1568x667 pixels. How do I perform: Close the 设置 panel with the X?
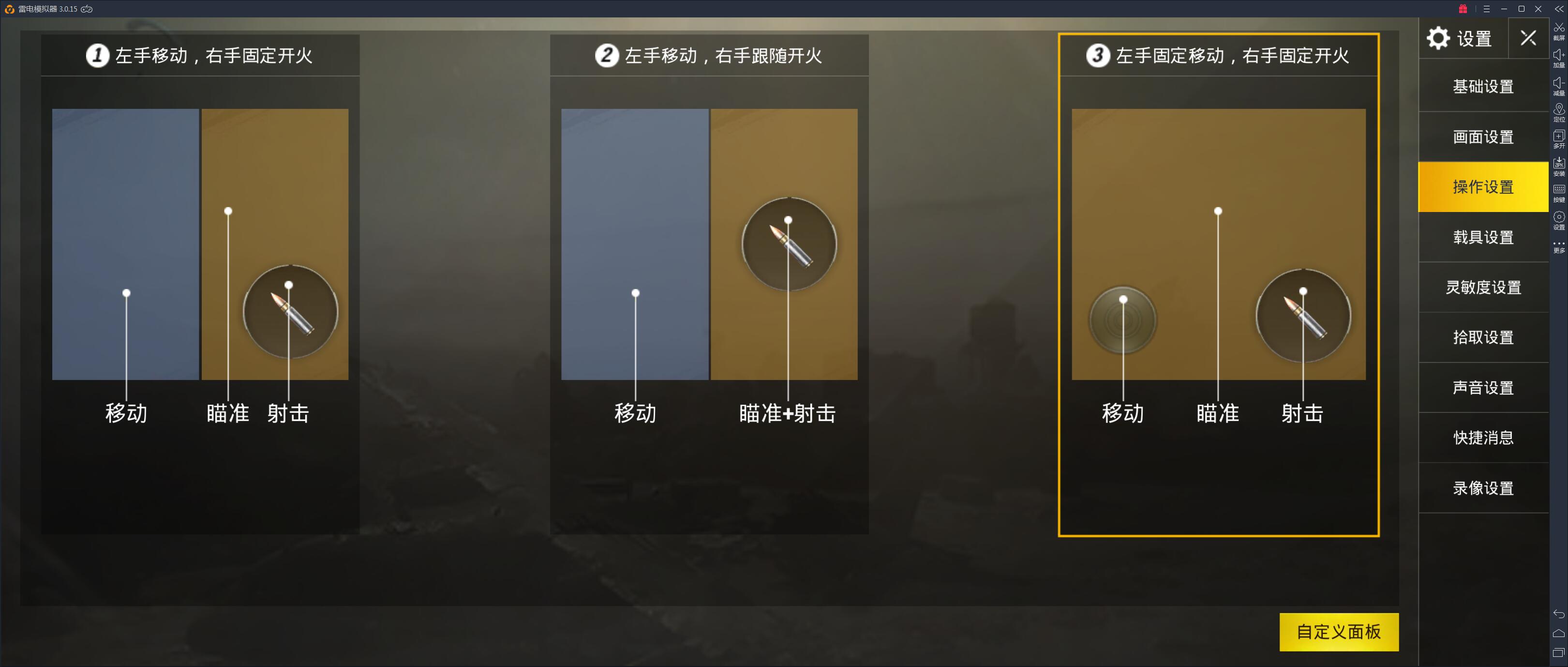[x=1528, y=38]
